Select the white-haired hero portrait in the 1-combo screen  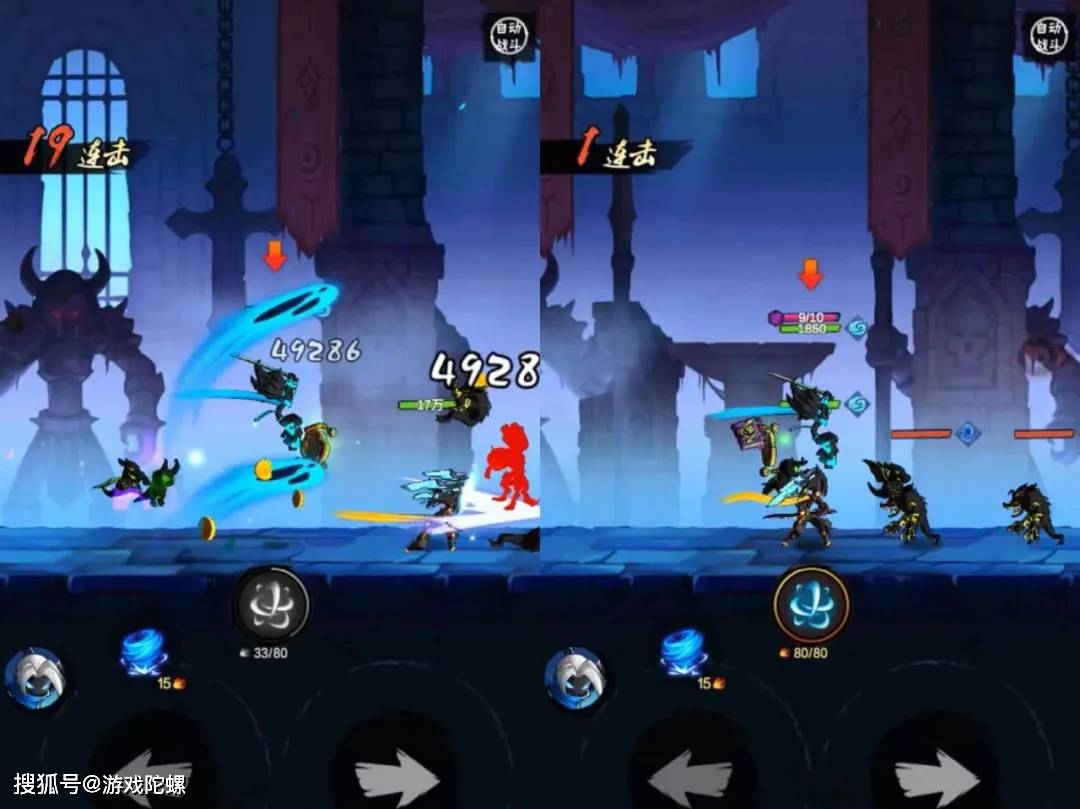(574, 678)
